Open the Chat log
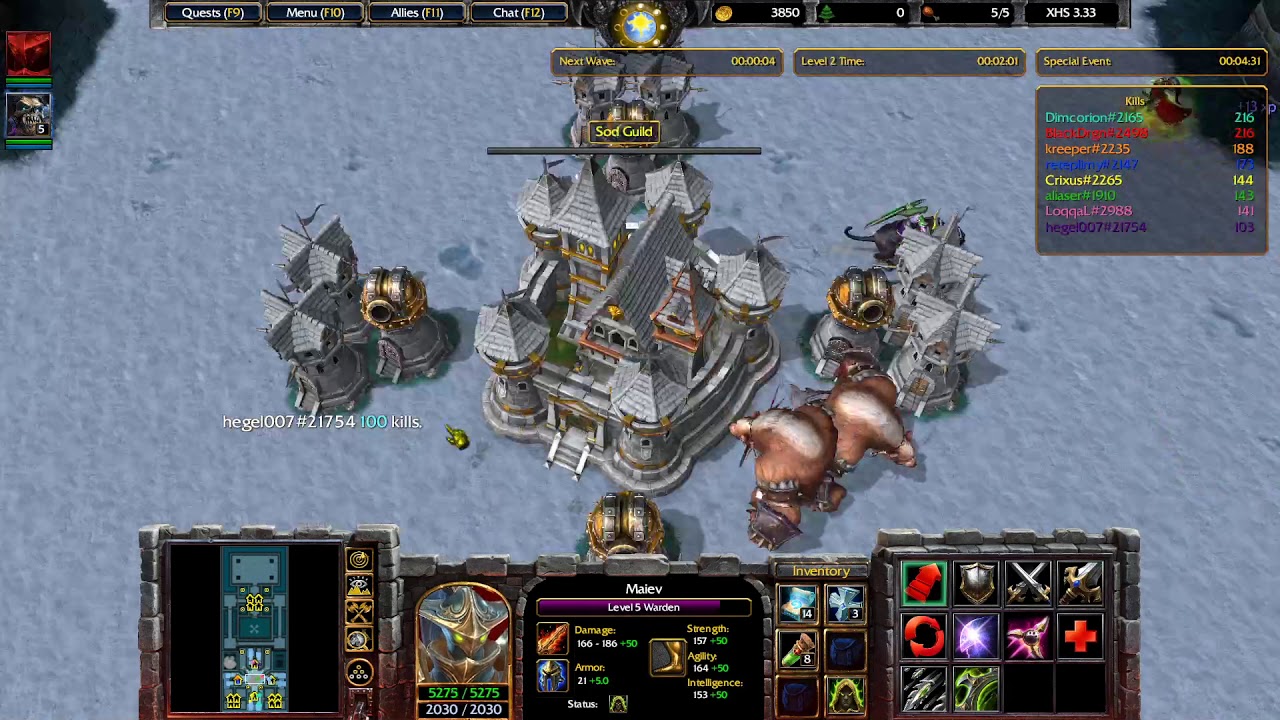Image resolution: width=1280 pixels, height=720 pixels. (x=518, y=13)
